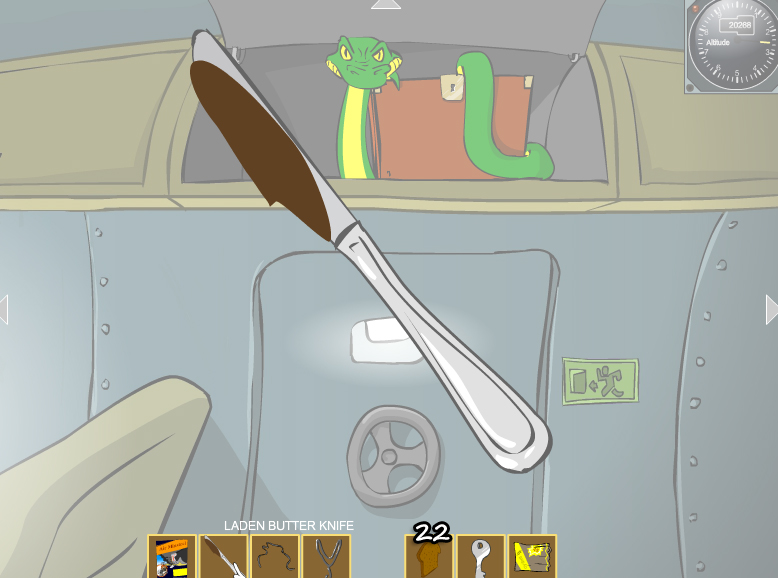Select the bread slice stack of 22

coord(429,556)
